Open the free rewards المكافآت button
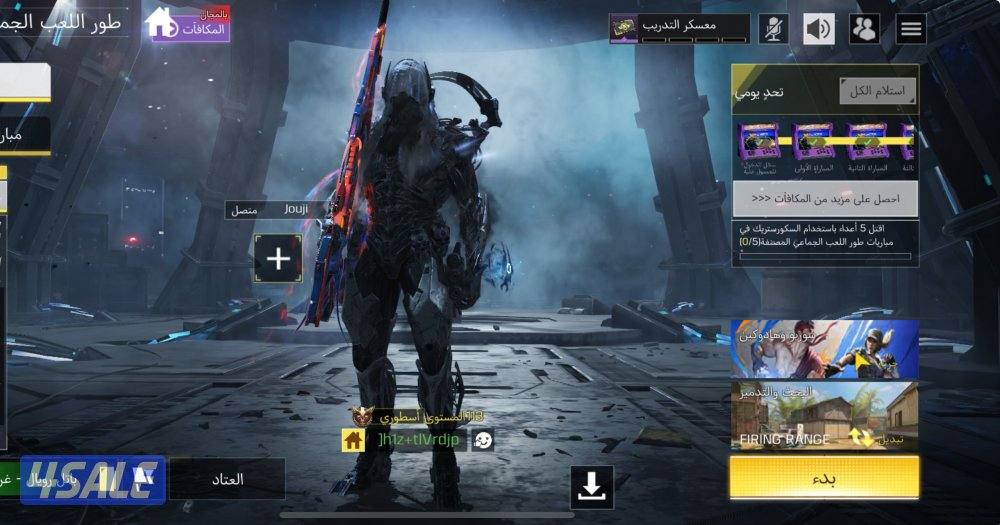Viewport: 1000px width, 525px height. pyautogui.click(x=188, y=24)
